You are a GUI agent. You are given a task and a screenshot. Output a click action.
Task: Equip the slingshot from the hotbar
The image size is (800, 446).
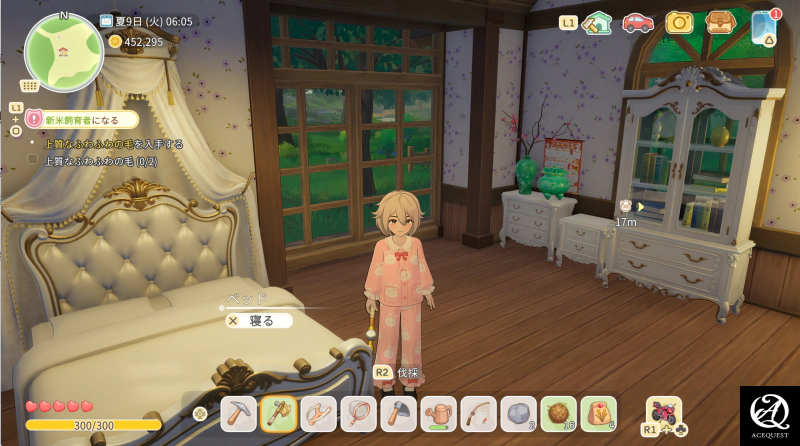click(318, 412)
